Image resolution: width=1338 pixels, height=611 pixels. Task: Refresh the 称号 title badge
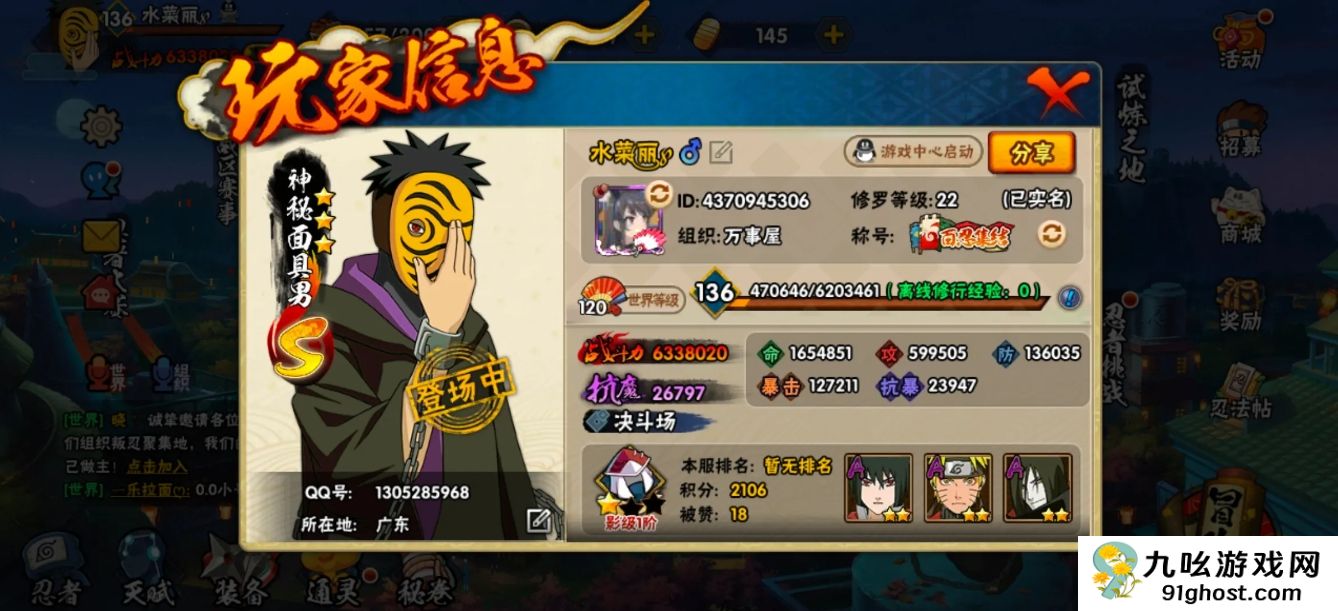click(x=1051, y=234)
